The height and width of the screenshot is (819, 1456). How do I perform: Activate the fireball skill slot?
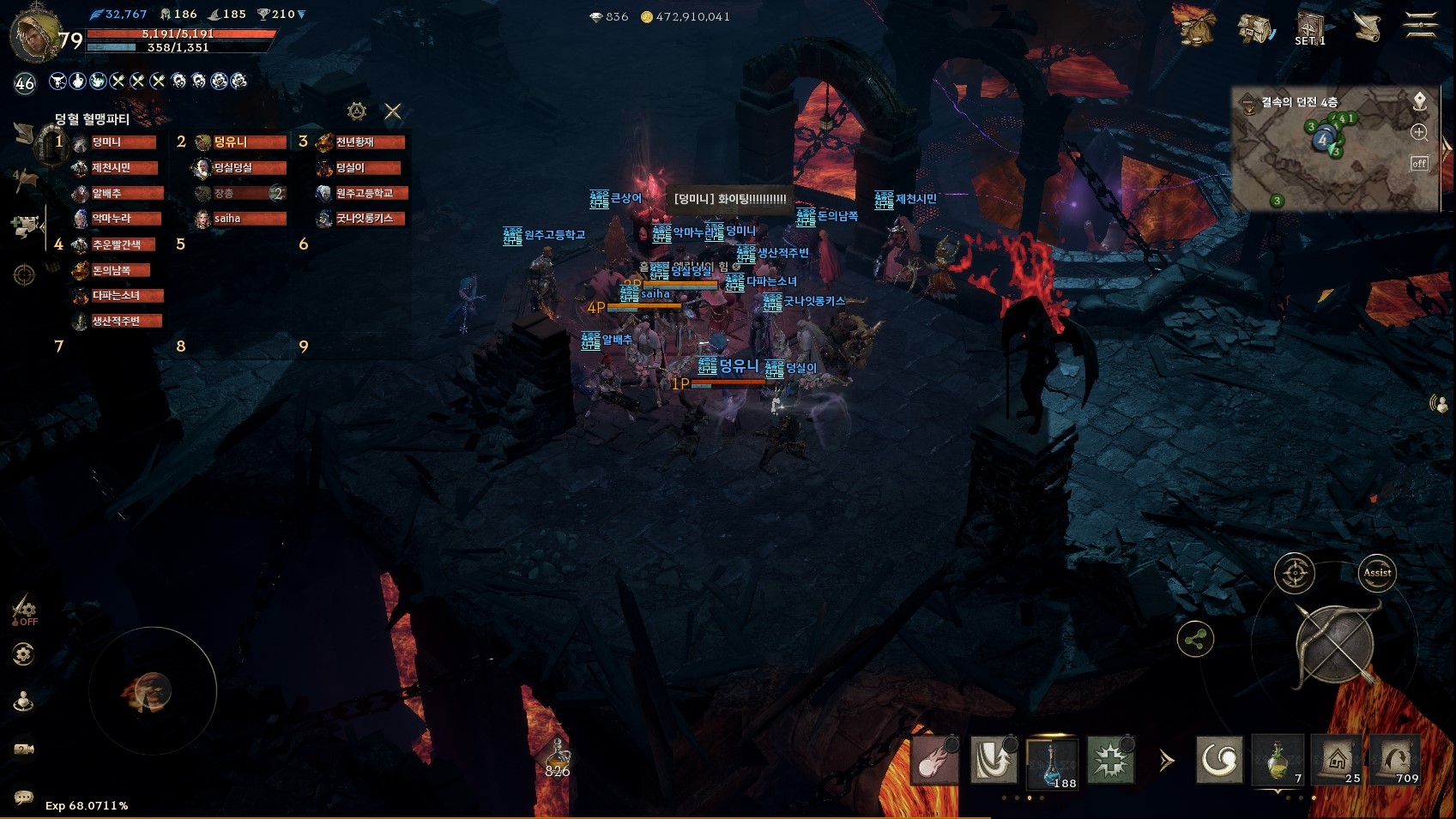[x=935, y=761]
